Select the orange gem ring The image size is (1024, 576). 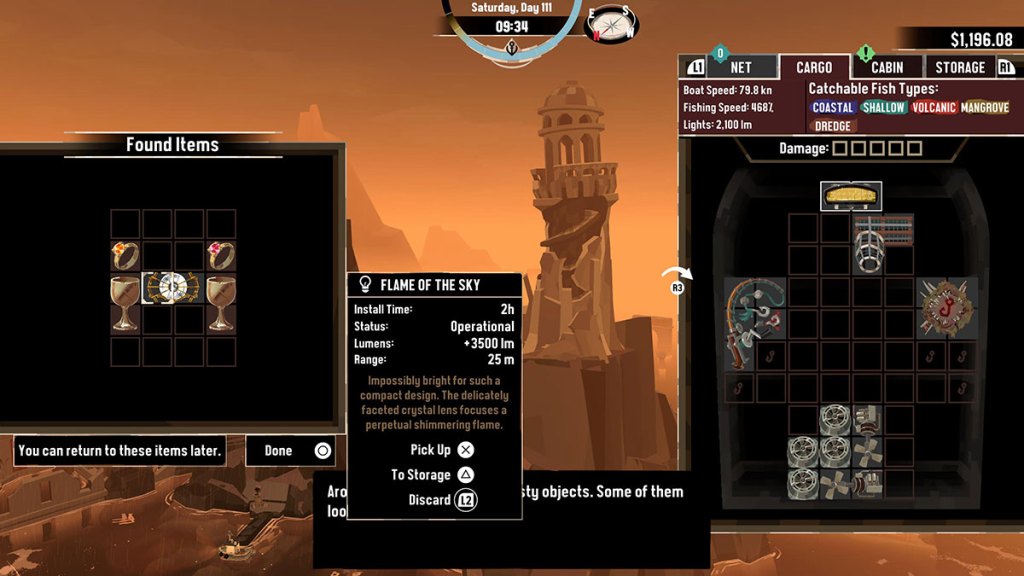(125, 256)
